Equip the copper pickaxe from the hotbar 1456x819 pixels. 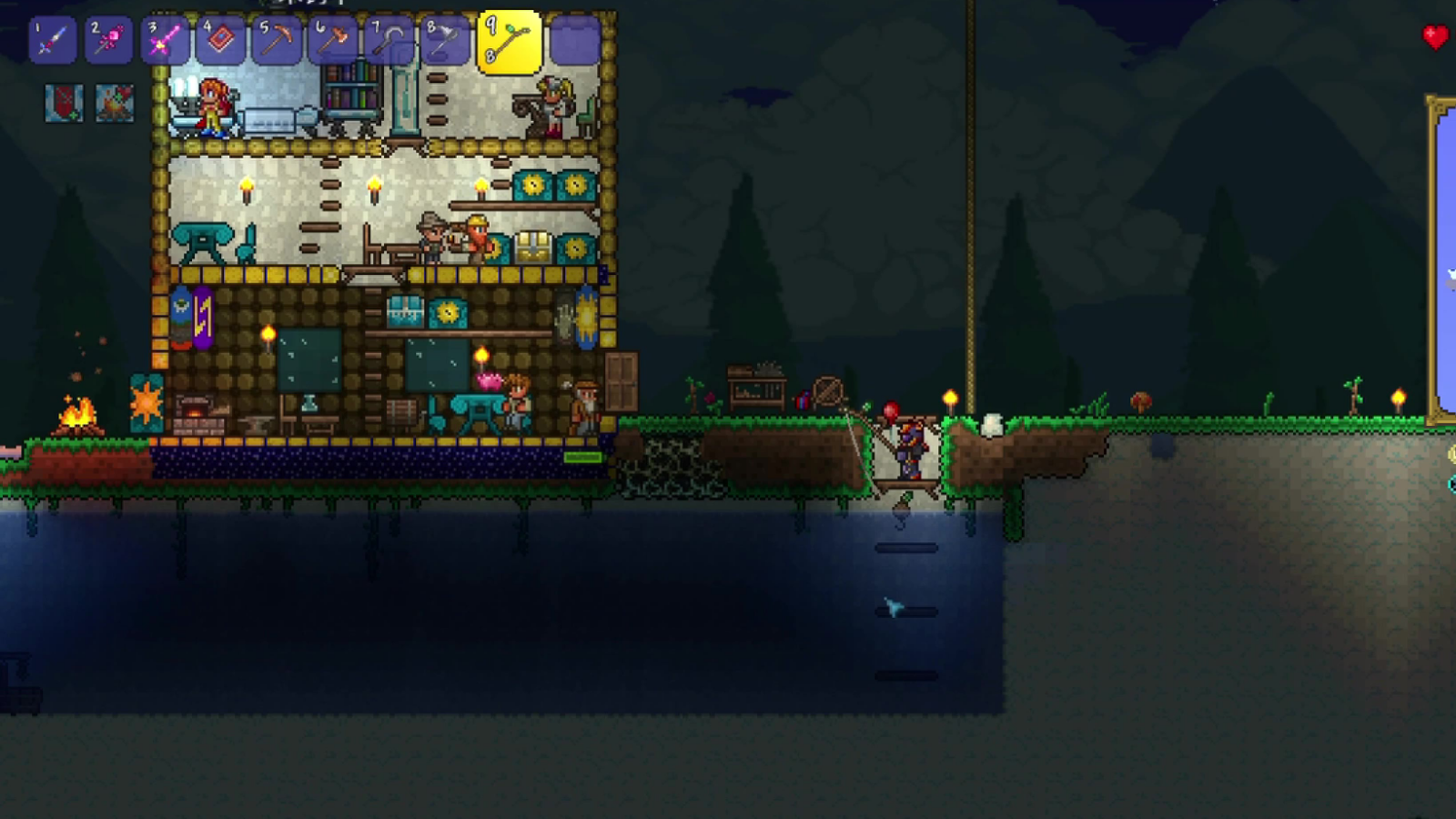pyautogui.click(x=277, y=41)
